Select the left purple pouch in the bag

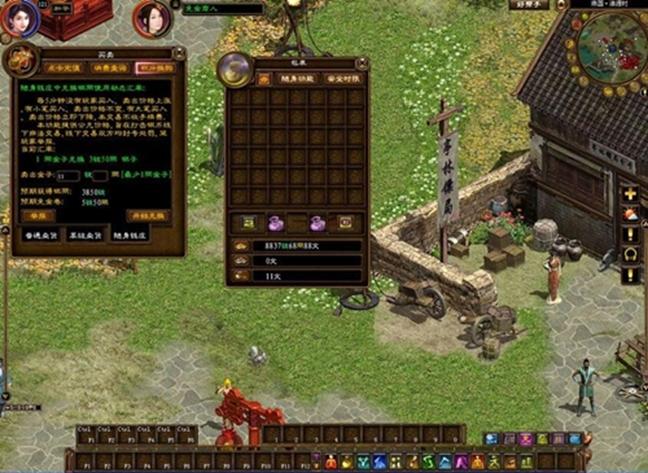pos(274,222)
